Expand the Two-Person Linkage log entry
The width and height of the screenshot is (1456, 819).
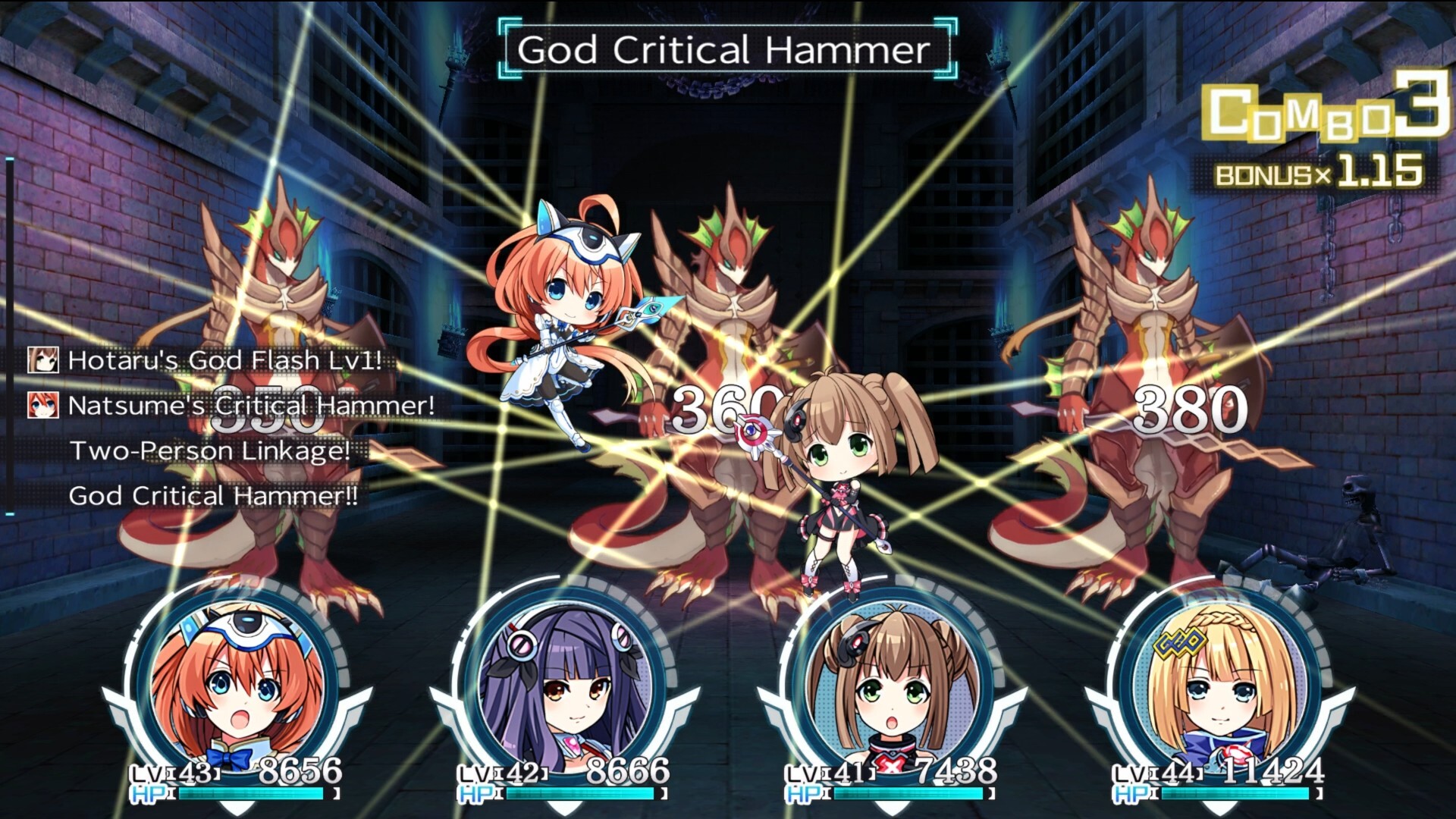tap(210, 453)
